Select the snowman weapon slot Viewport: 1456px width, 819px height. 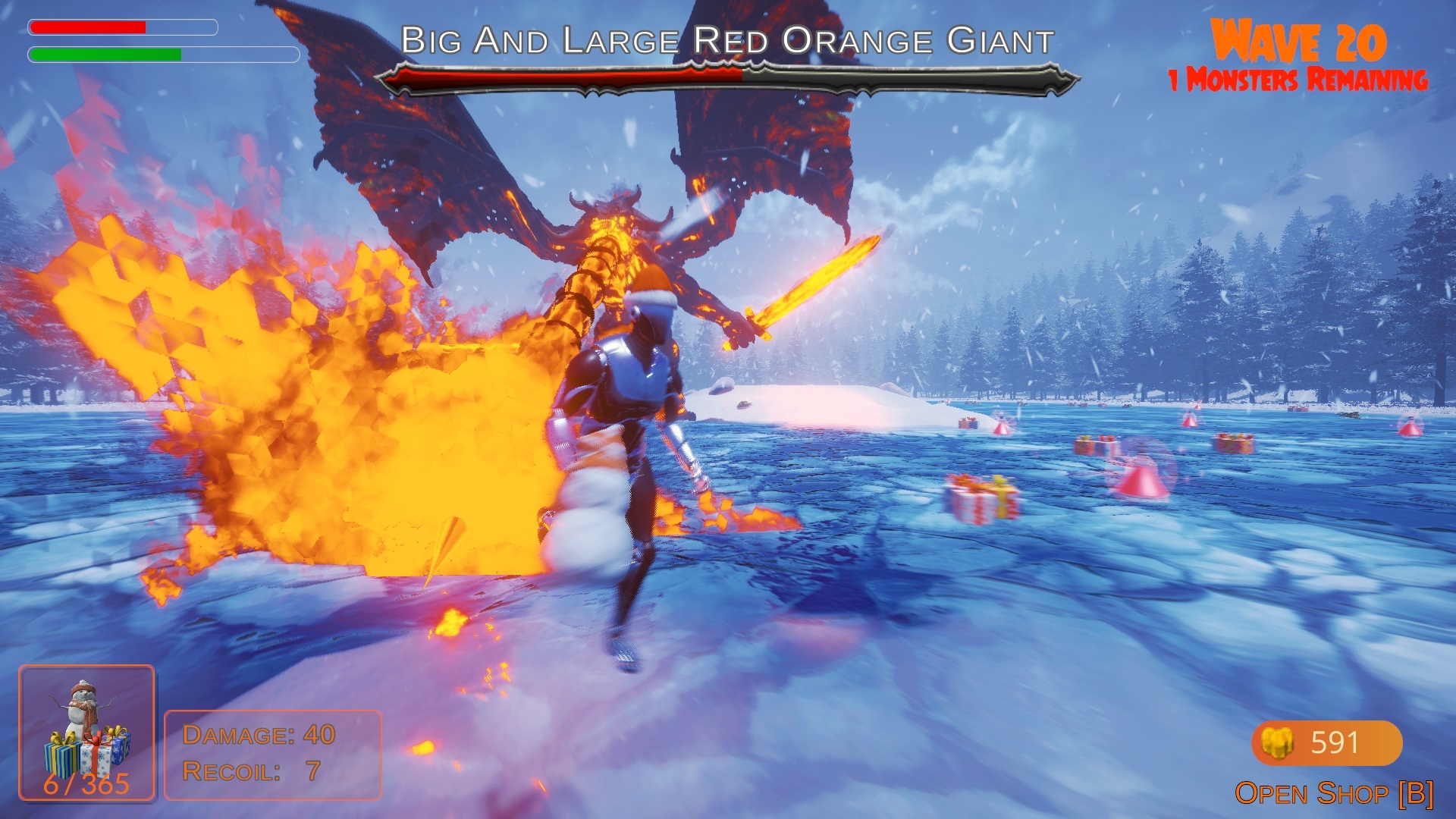[x=86, y=733]
